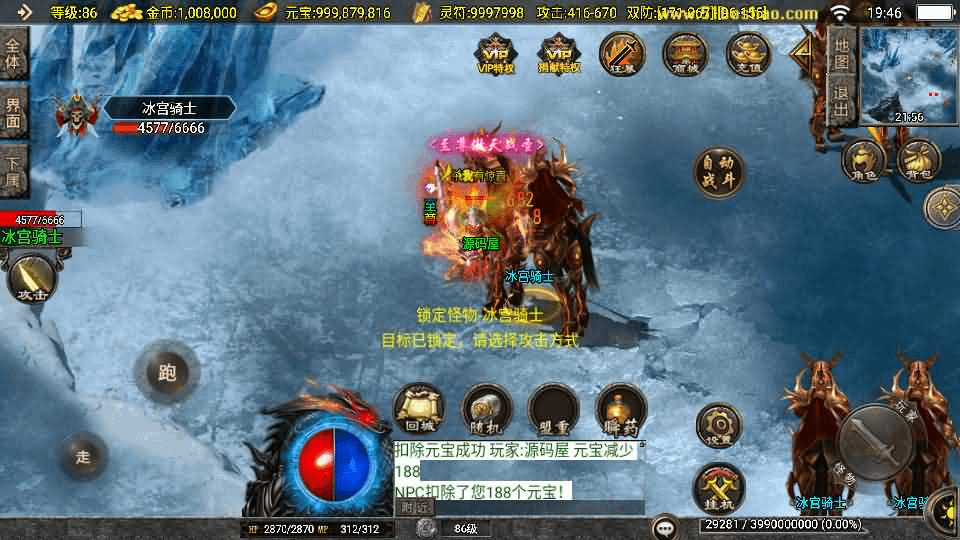Open the 捐献特权 donation privilege icon

(x=559, y=53)
